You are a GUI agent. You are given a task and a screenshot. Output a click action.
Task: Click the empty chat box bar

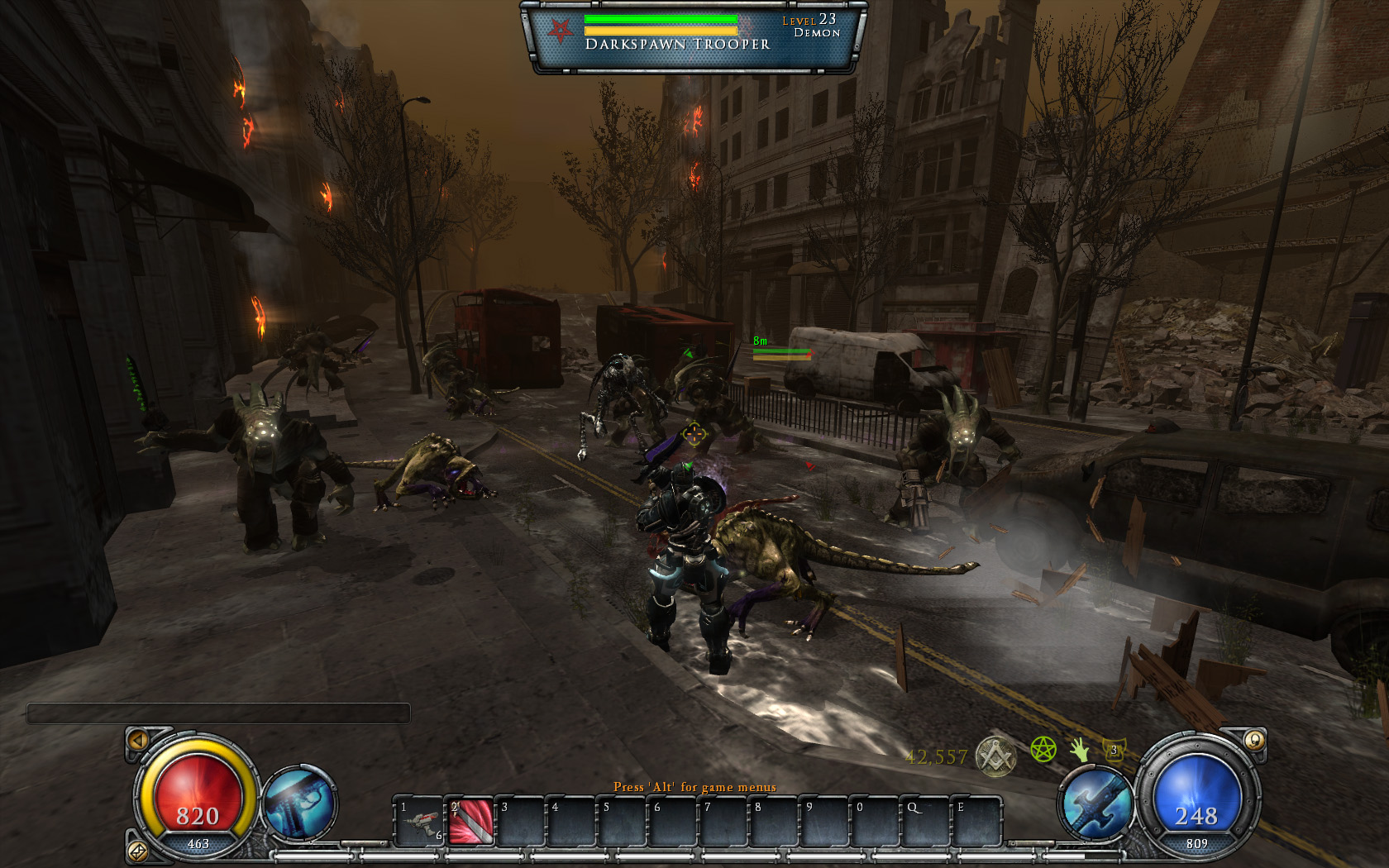pyautogui.click(x=218, y=713)
